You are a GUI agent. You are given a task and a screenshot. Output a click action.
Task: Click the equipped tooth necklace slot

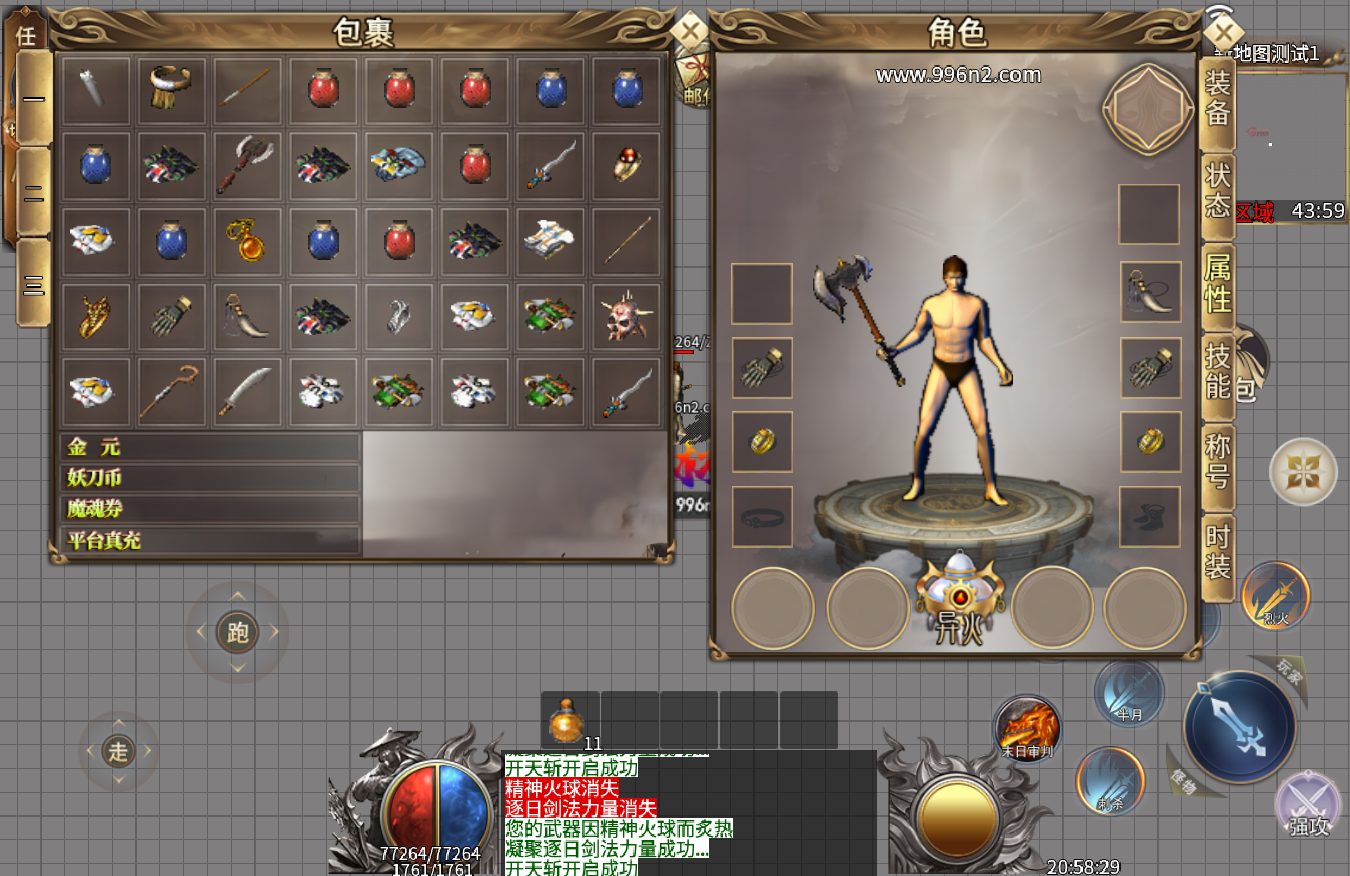point(1150,292)
